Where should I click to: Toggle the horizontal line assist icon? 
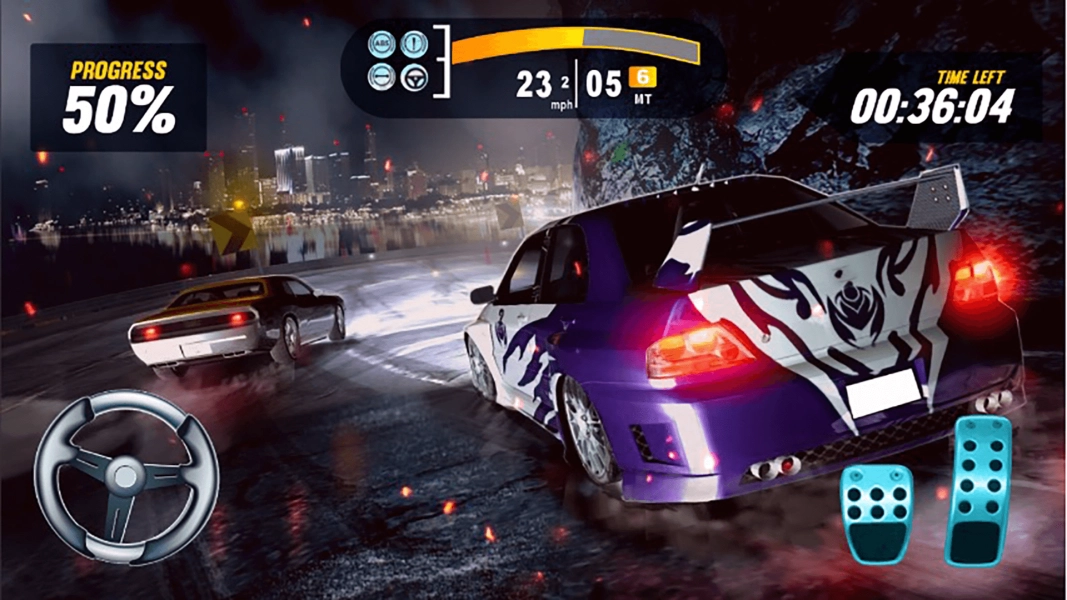tap(381, 76)
